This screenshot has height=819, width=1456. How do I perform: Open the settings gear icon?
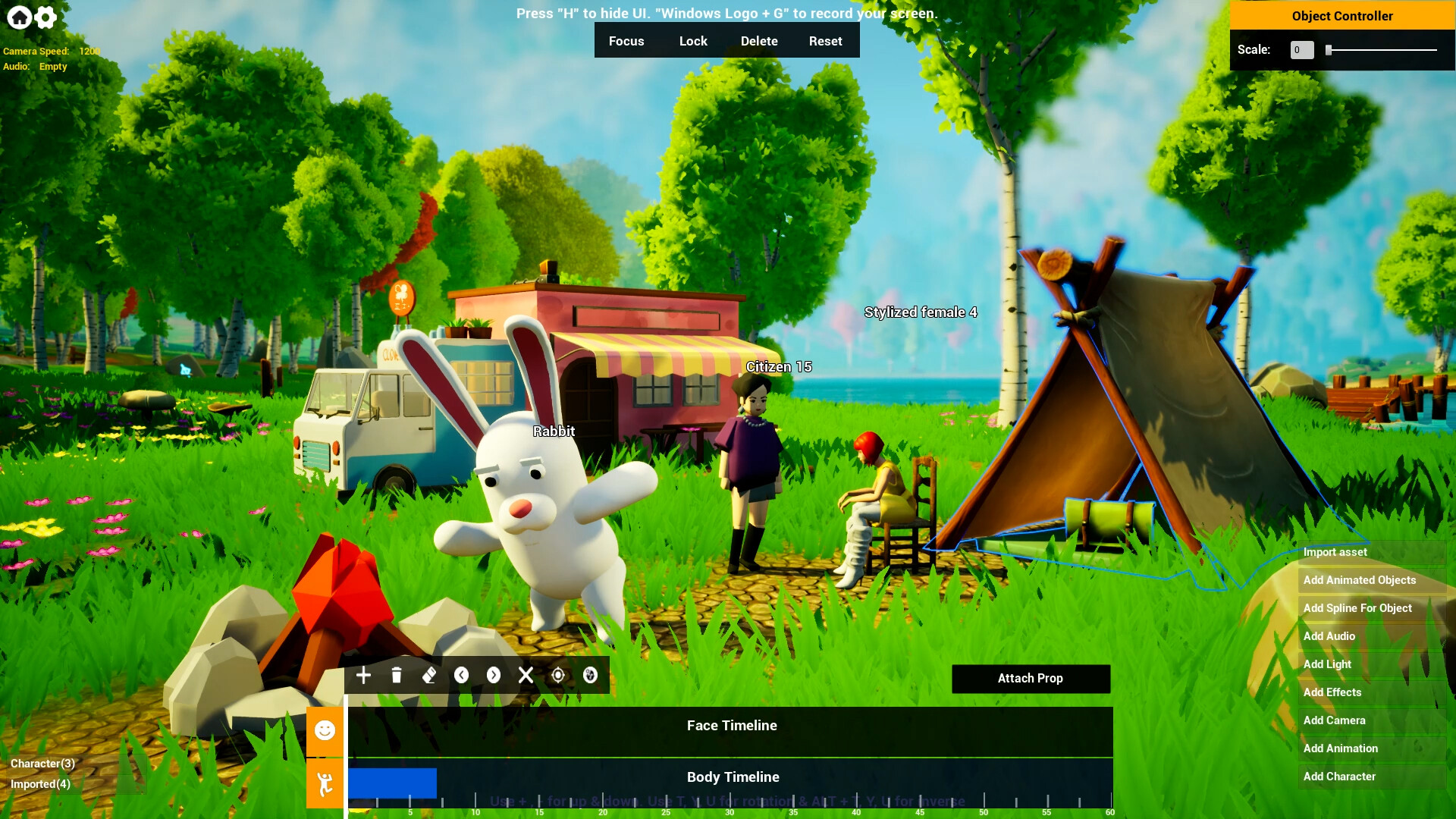(43, 17)
